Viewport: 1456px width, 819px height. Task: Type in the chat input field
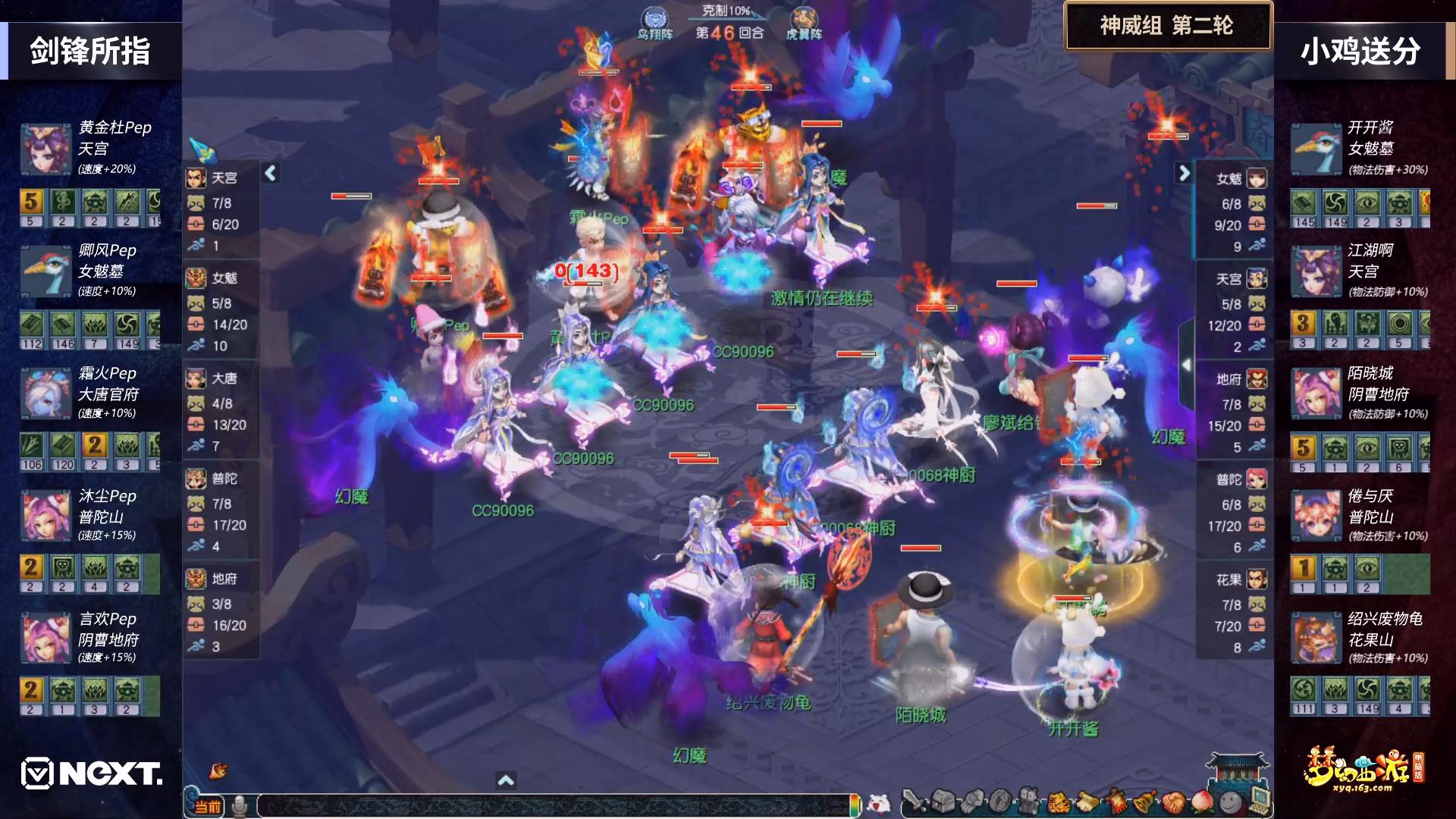(x=554, y=805)
